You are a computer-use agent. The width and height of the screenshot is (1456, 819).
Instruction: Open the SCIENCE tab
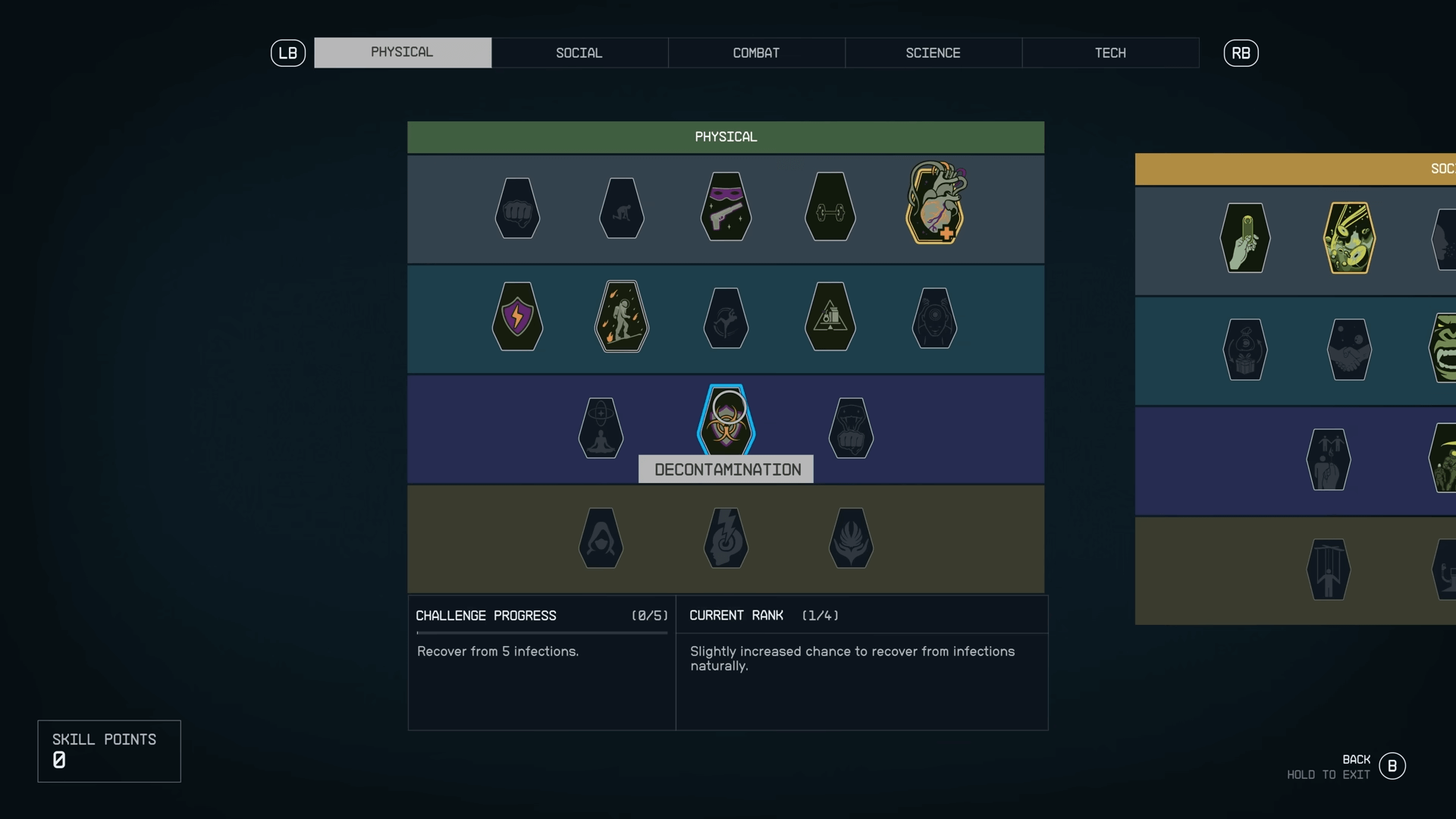point(933,52)
